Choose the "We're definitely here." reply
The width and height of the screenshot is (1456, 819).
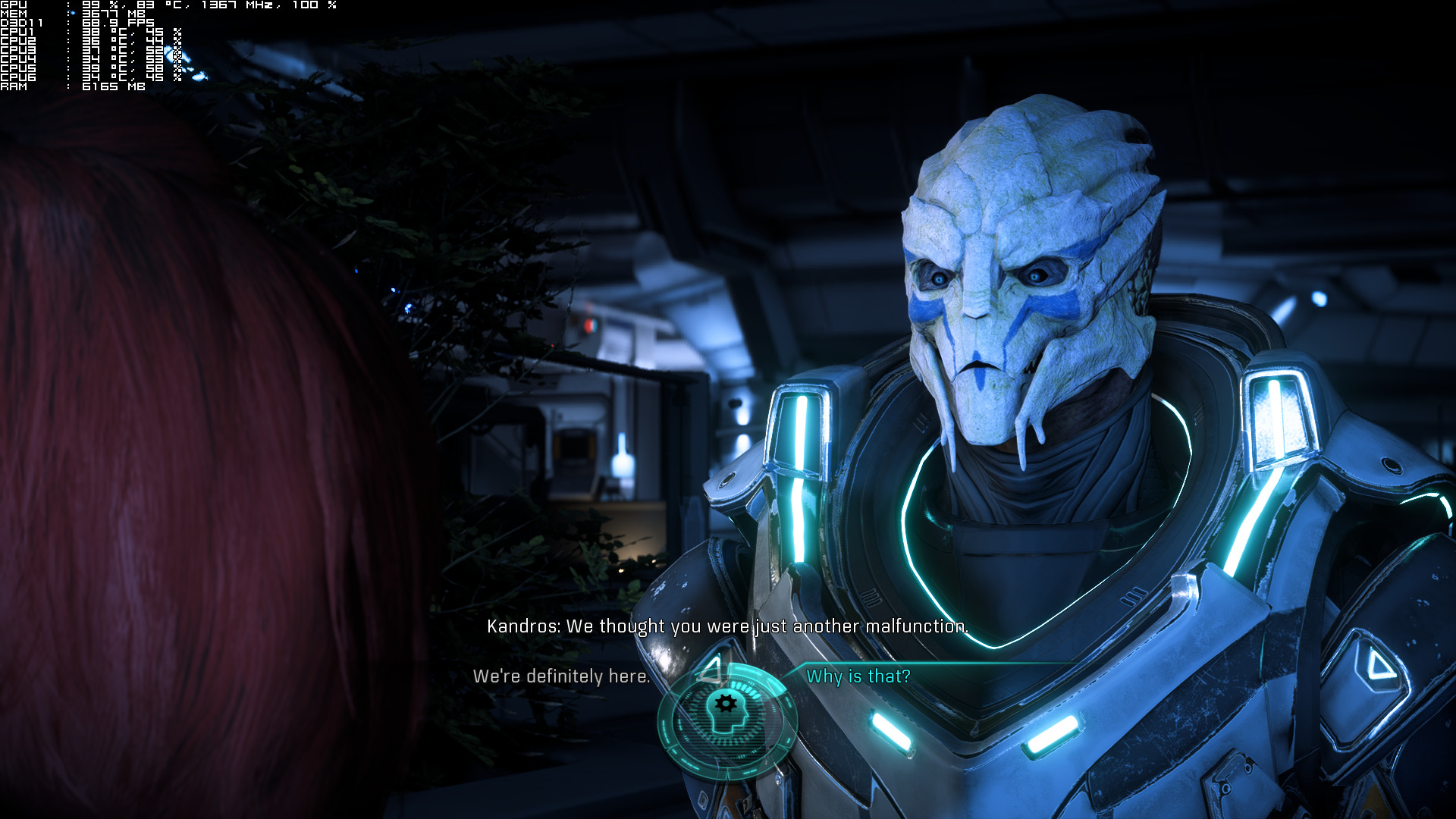pos(561,676)
